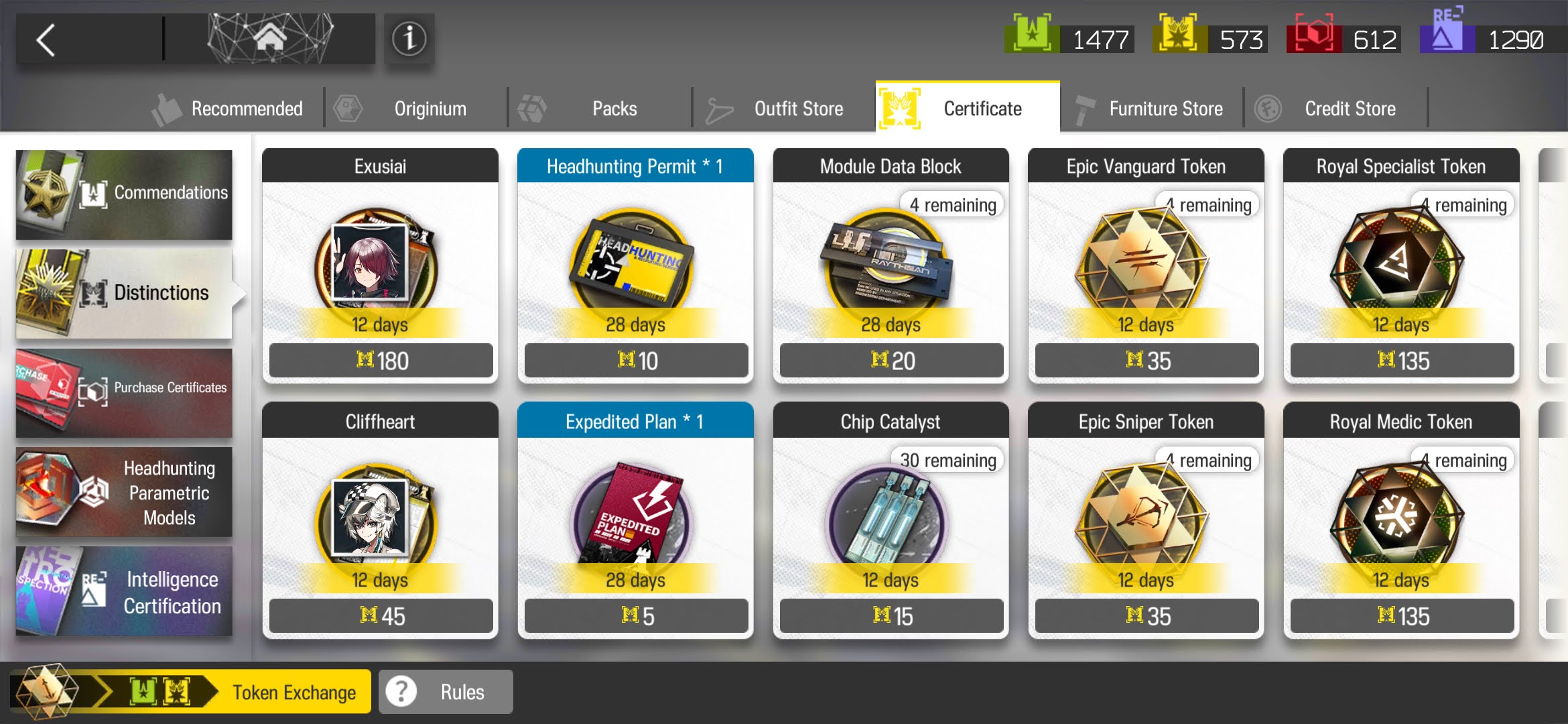Select the Cliffheart operator item

380,520
